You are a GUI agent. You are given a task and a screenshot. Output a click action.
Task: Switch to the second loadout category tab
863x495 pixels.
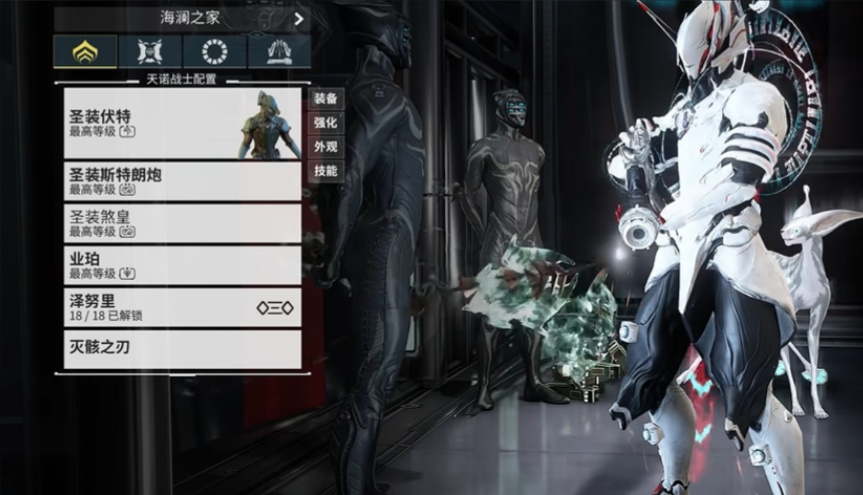150,52
